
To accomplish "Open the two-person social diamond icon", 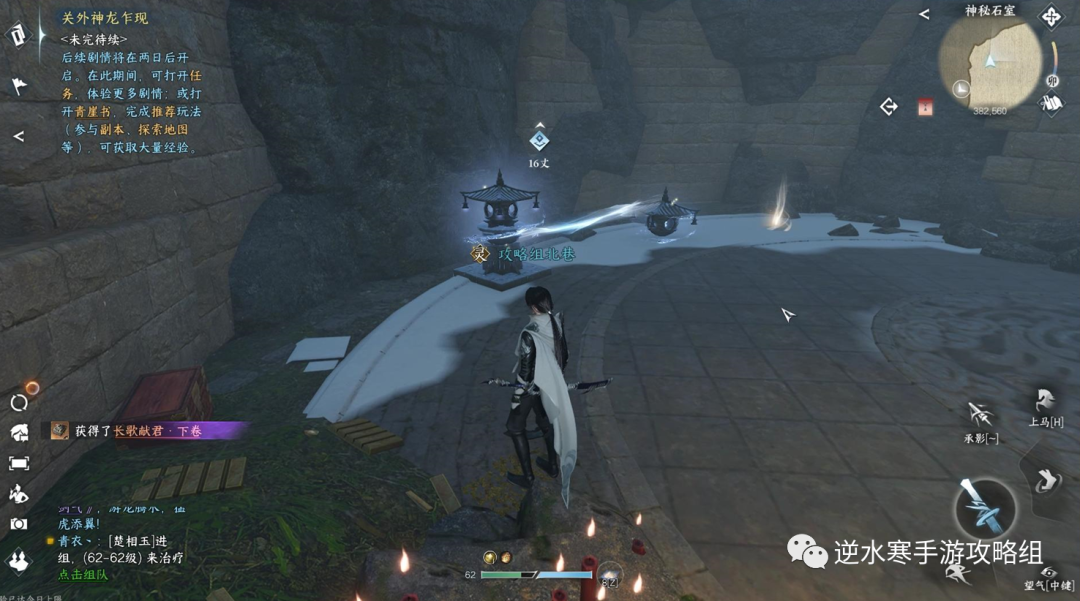I will 19,561.
